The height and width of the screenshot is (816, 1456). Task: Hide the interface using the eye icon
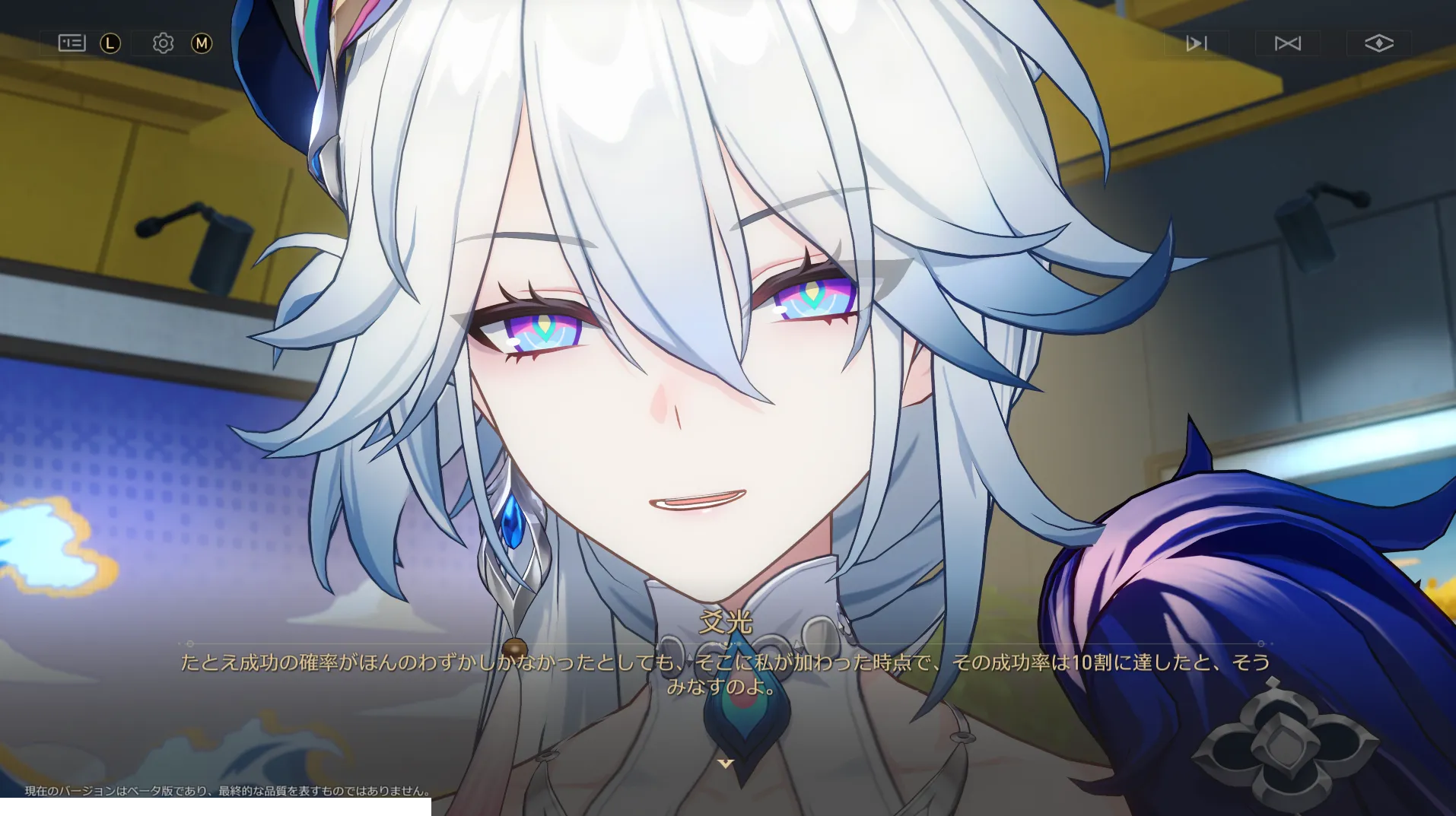pyautogui.click(x=1380, y=43)
